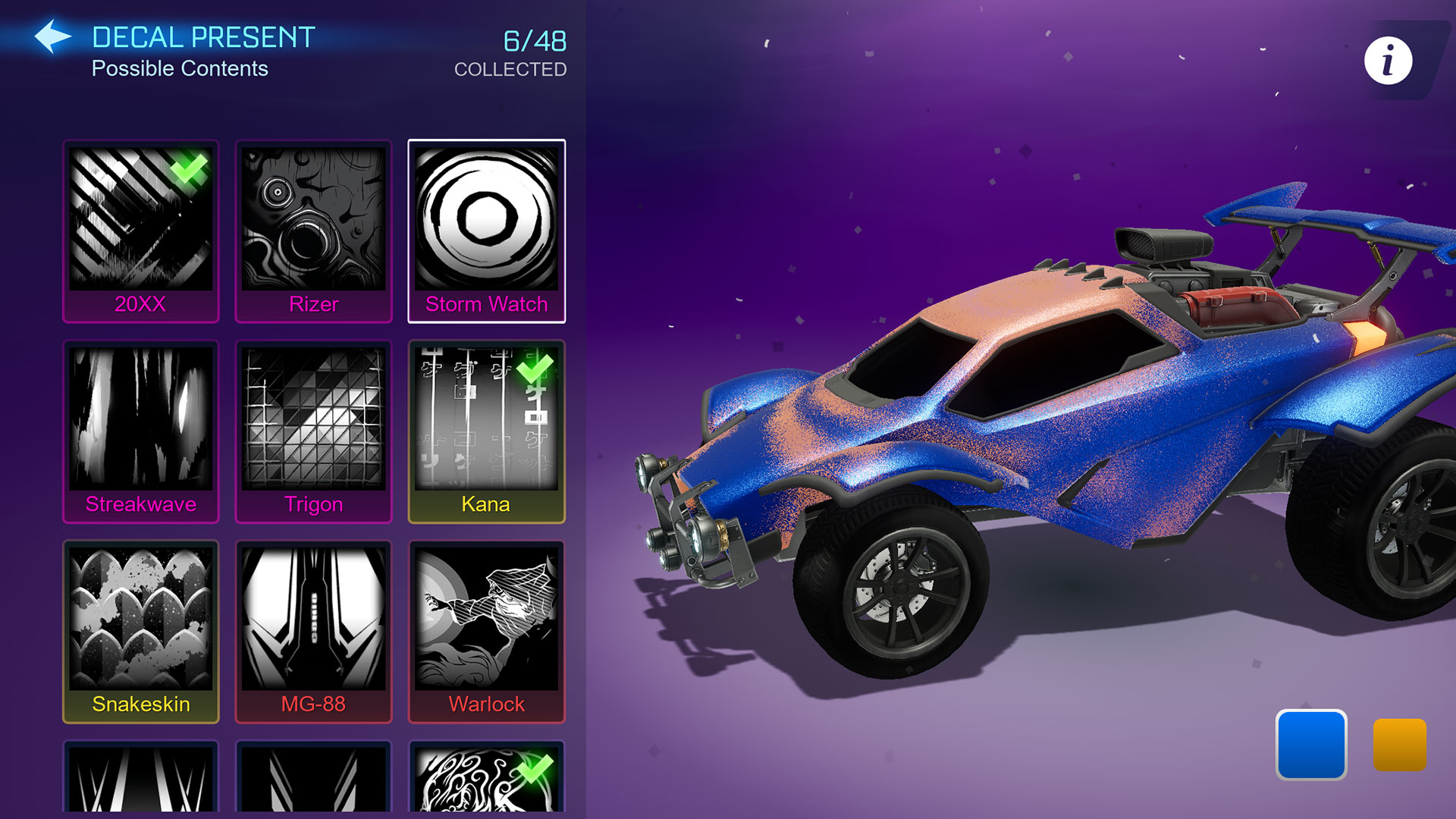Choose the Snakeskin decal
The width and height of the screenshot is (1456, 819).
click(141, 631)
